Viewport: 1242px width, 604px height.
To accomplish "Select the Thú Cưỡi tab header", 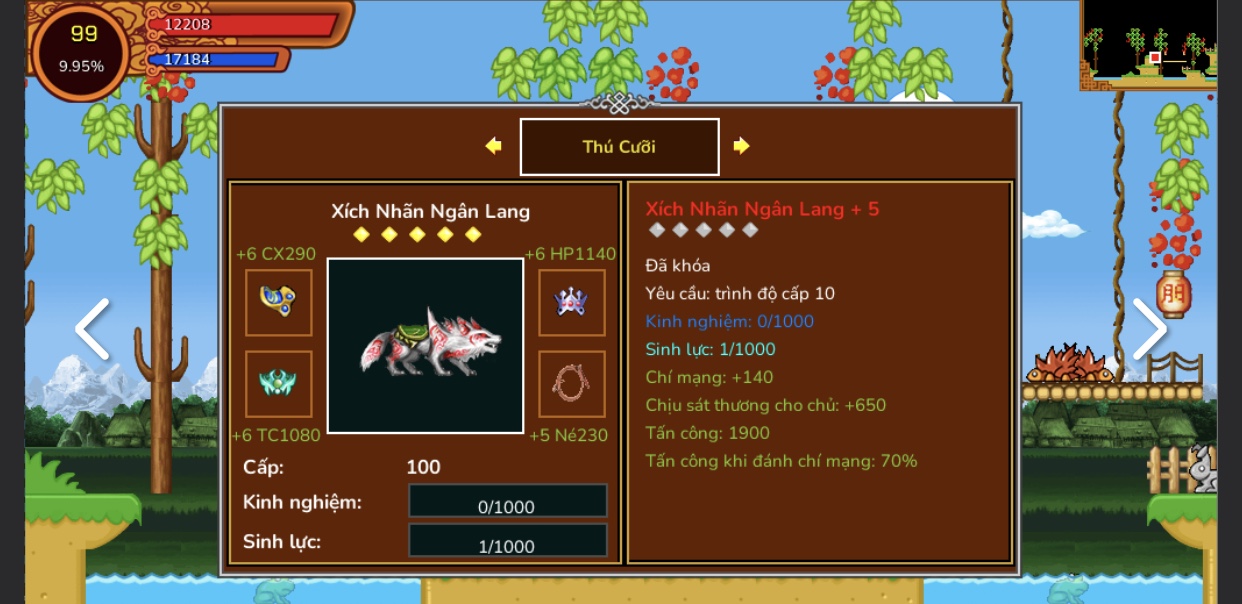I will click(619, 147).
